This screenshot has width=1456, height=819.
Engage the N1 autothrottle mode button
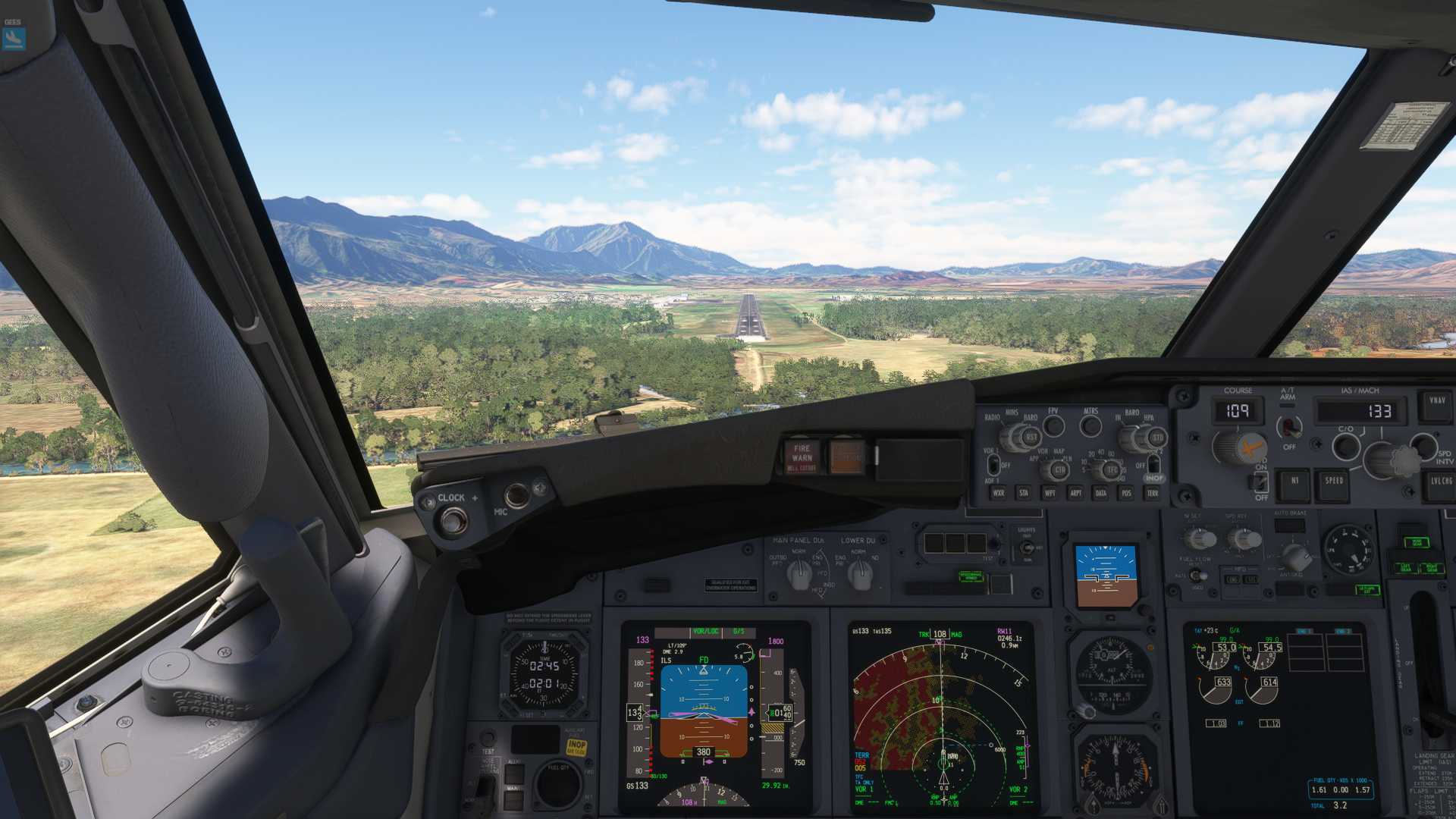(x=1294, y=482)
